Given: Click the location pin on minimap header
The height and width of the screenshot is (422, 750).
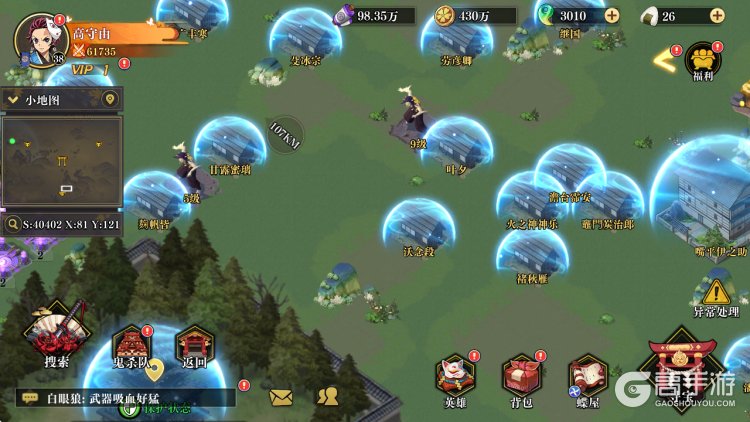Looking at the screenshot, I should [x=110, y=100].
